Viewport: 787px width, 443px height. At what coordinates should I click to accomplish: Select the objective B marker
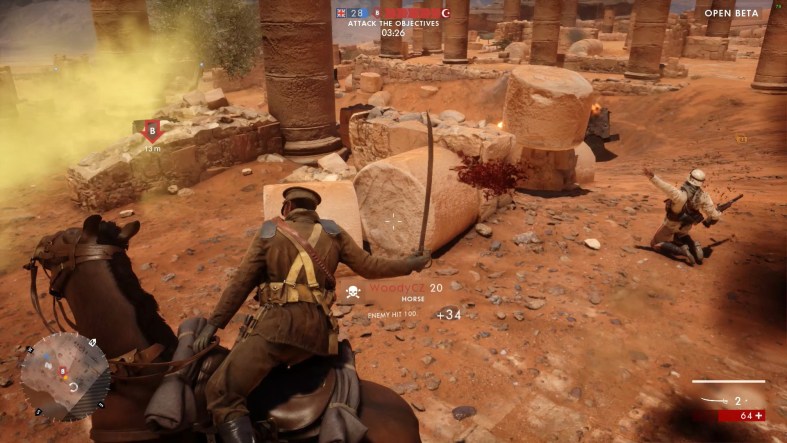click(152, 130)
